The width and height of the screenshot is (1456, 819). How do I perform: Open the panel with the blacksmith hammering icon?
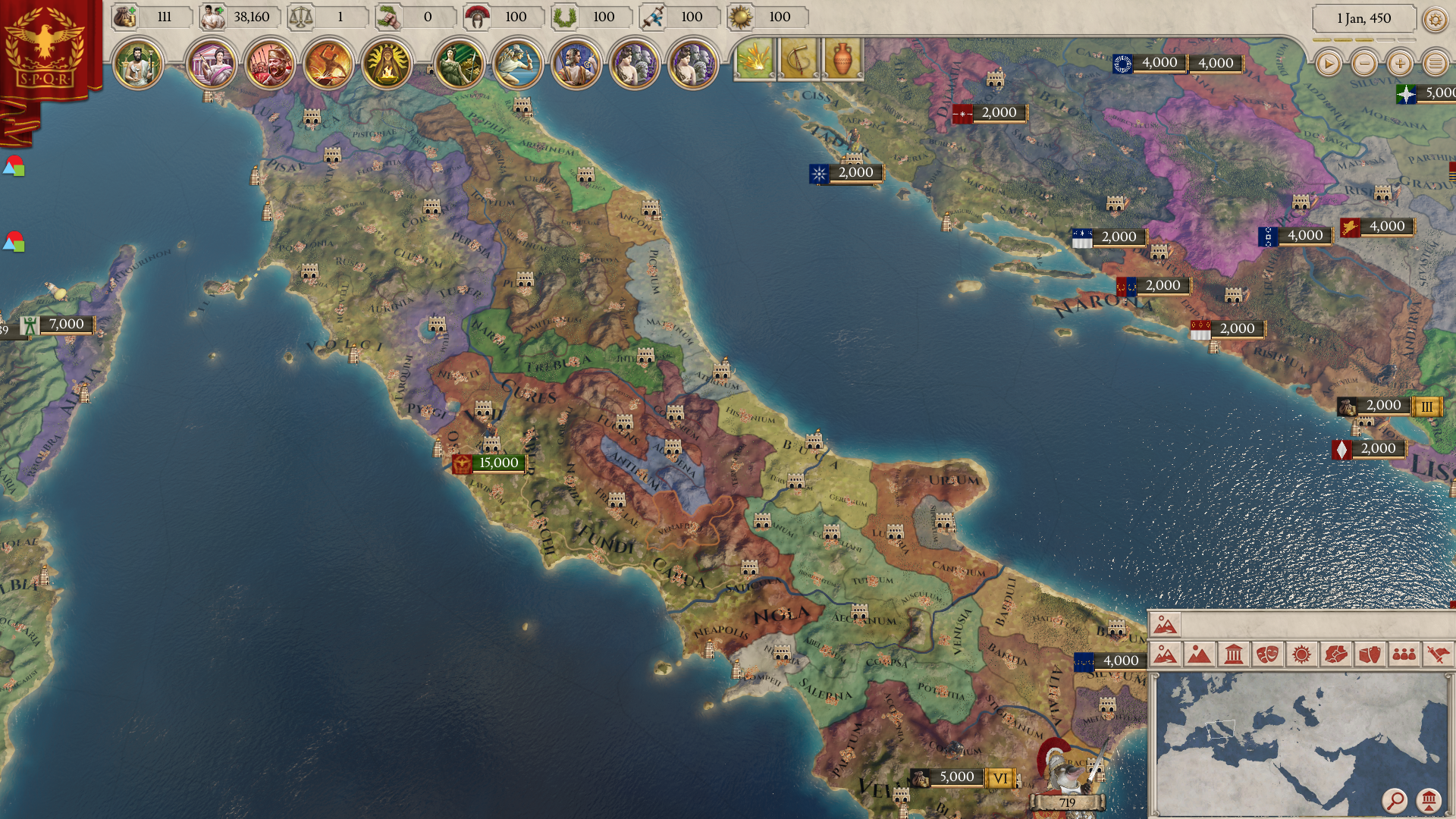328,64
